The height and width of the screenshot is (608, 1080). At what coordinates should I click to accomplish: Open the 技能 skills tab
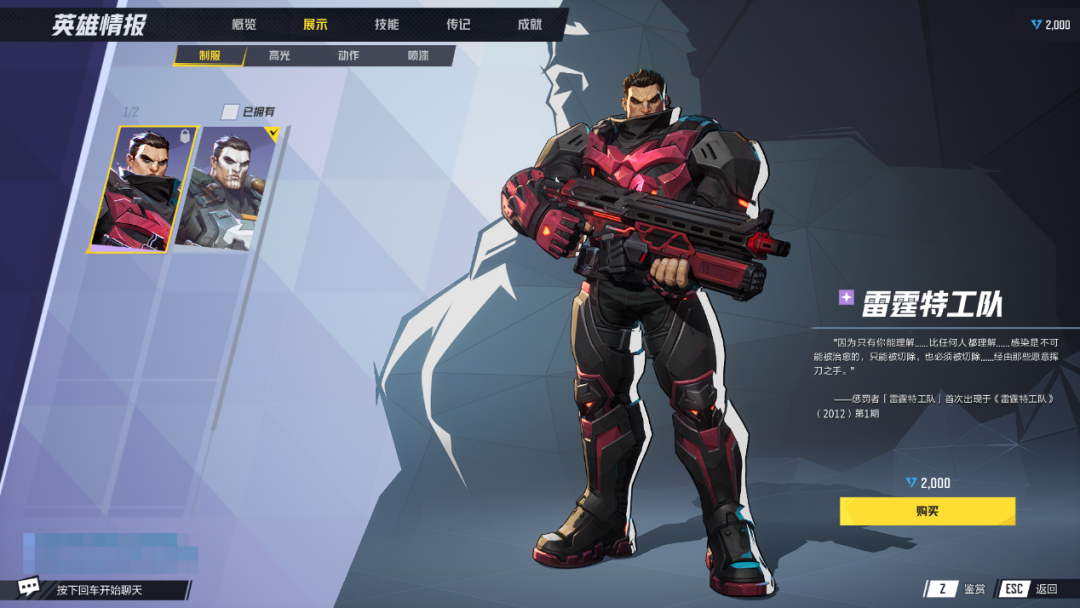(386, 25)
